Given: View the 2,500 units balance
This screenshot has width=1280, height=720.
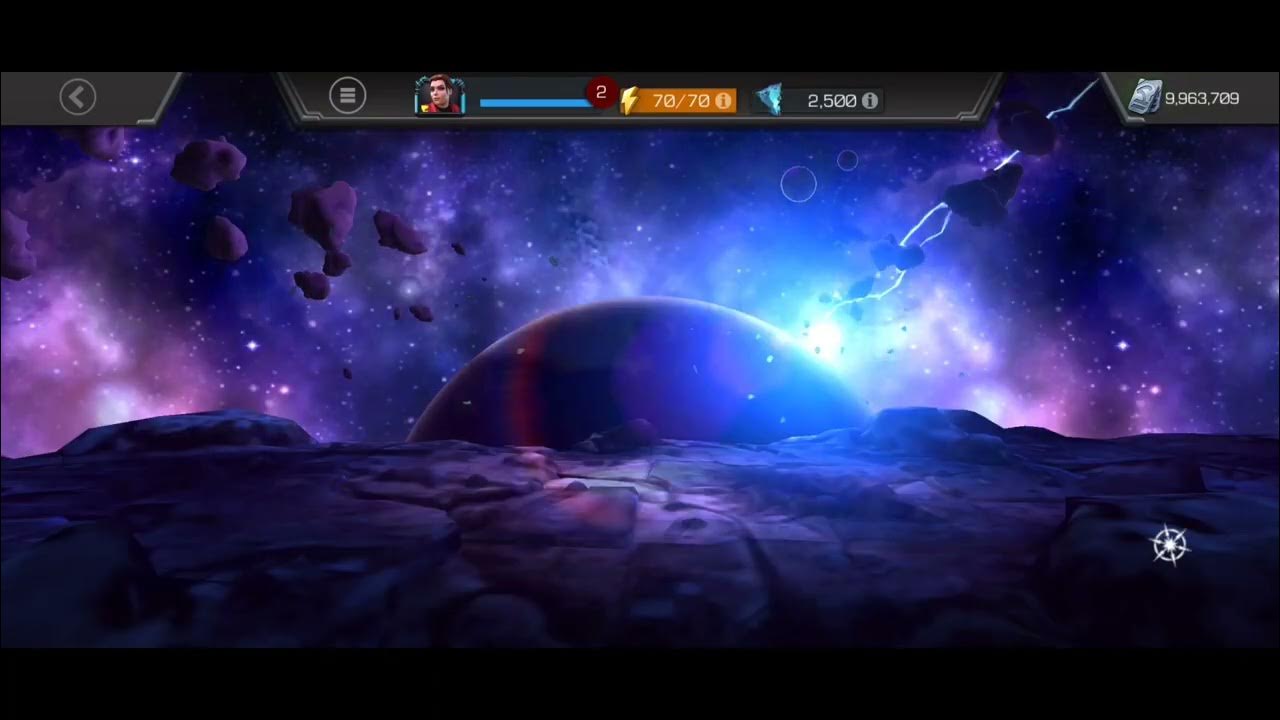Looking at the screenshot, I should 831,100.
